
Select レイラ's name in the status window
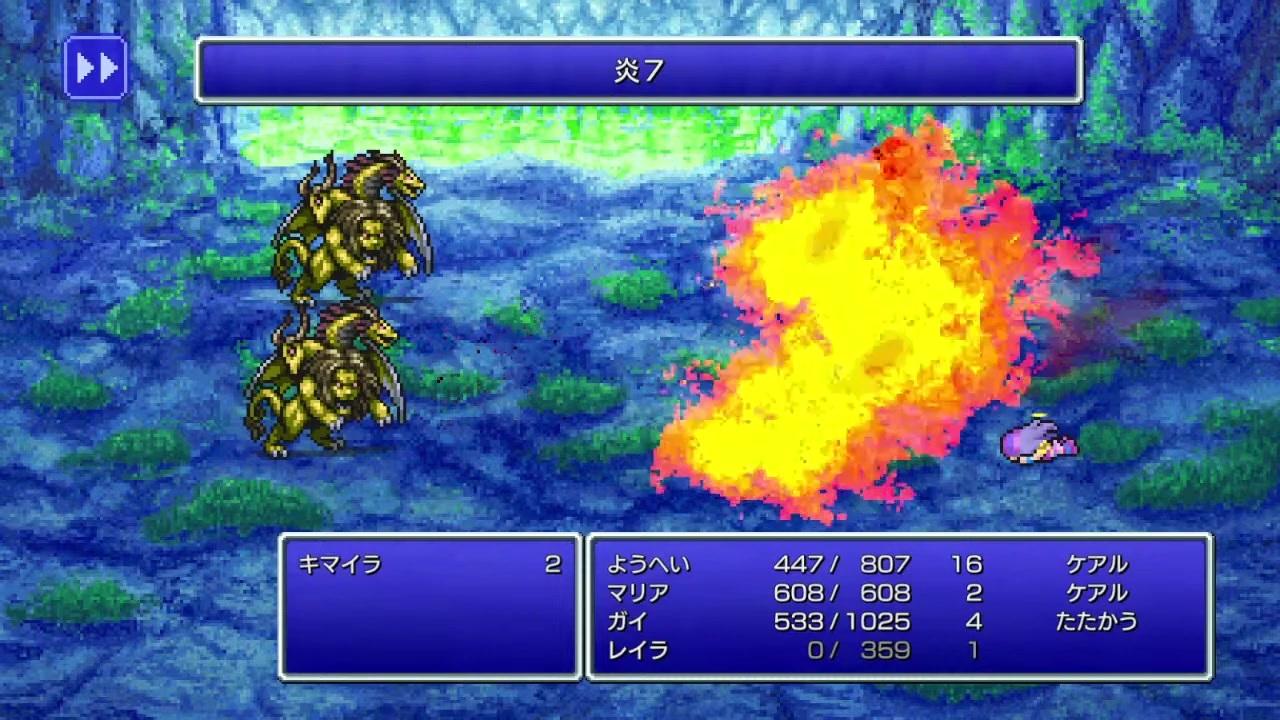[640, 650]
